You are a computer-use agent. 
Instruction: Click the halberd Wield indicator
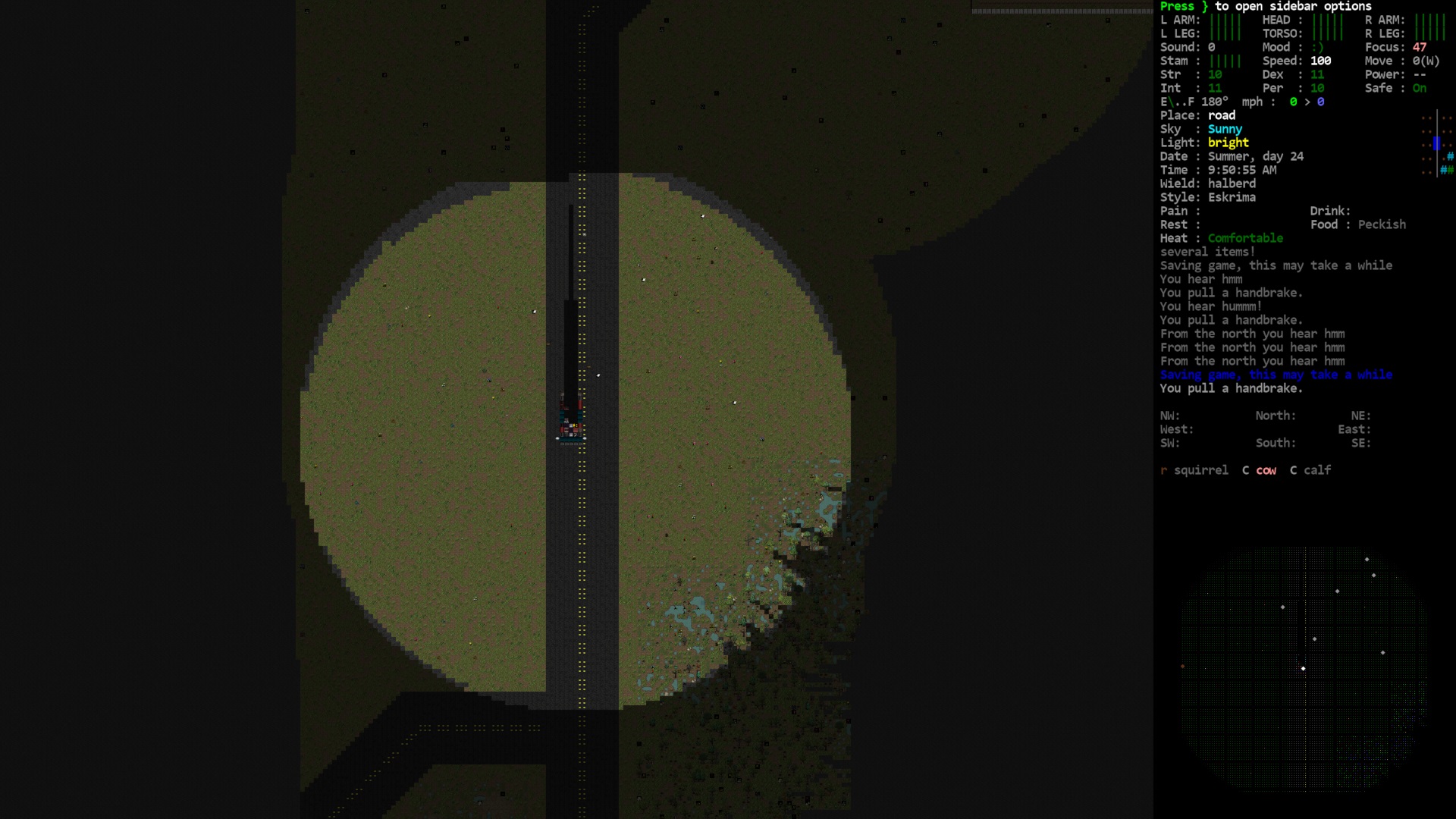click(x=1232, y=183)
